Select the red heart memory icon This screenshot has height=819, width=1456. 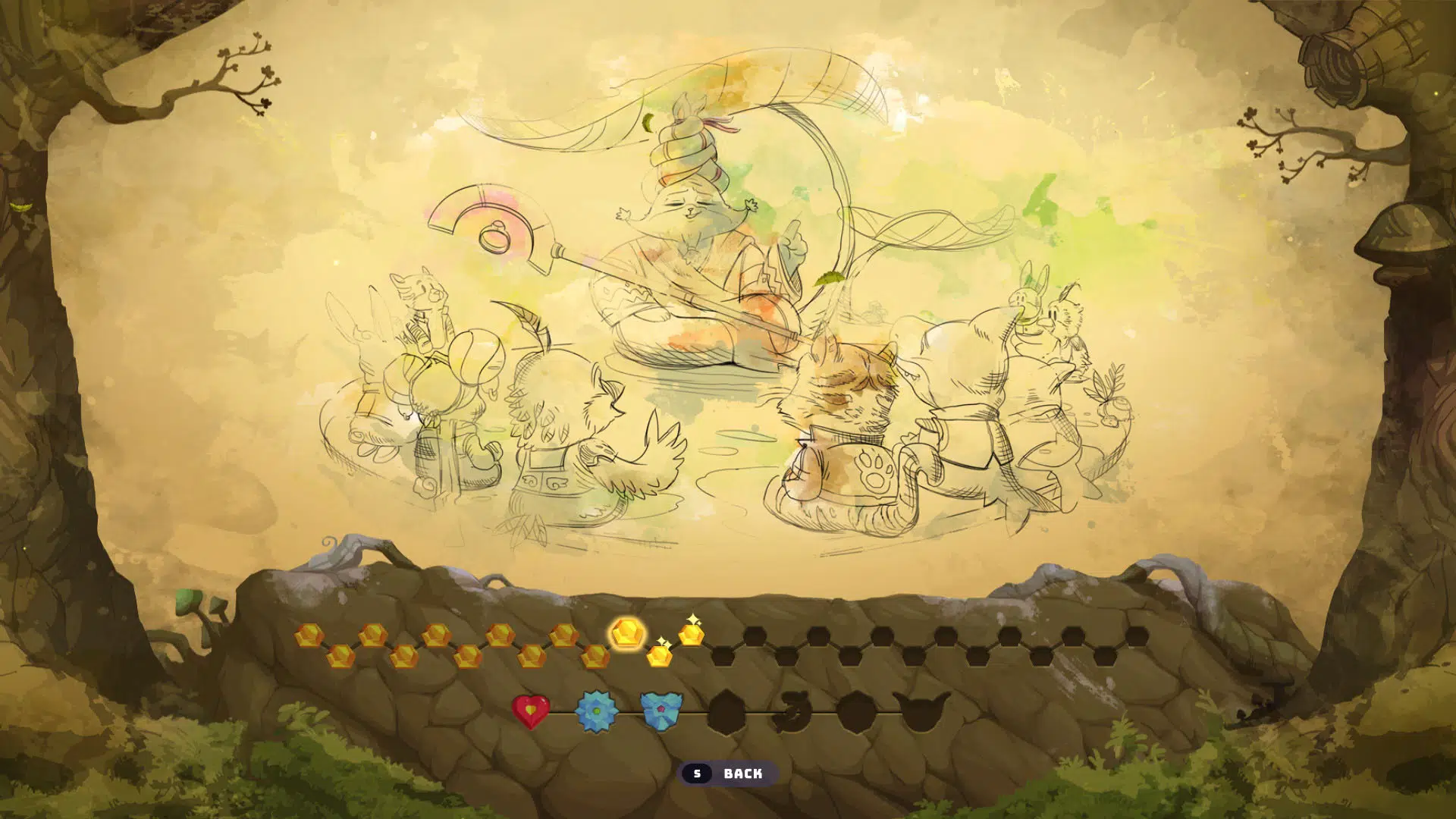(x=531, y=711)
